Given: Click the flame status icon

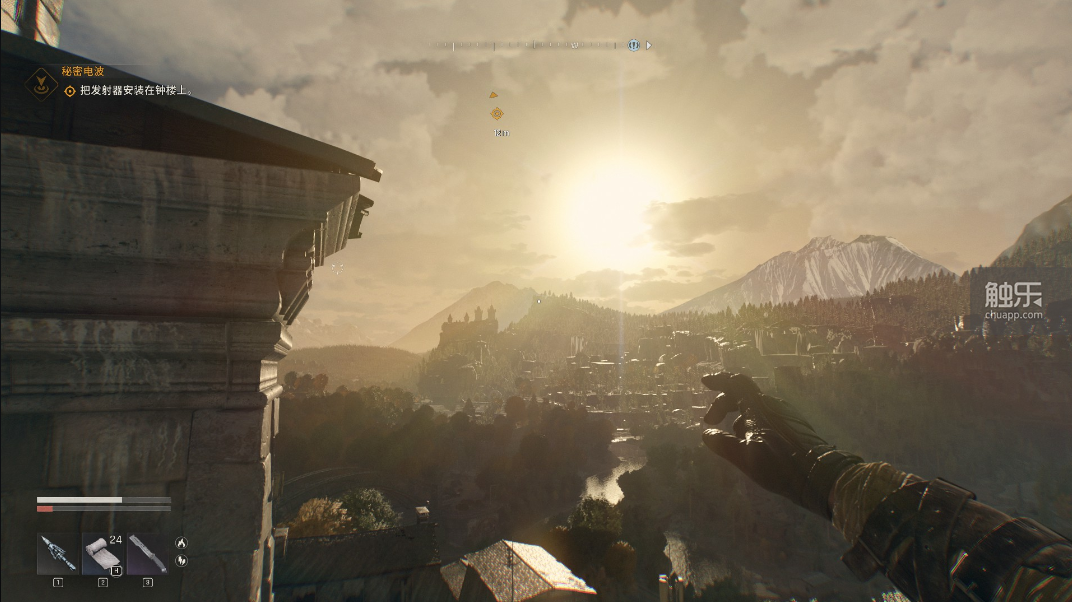Looking at the screenshot, I should [x=181, y=542].
